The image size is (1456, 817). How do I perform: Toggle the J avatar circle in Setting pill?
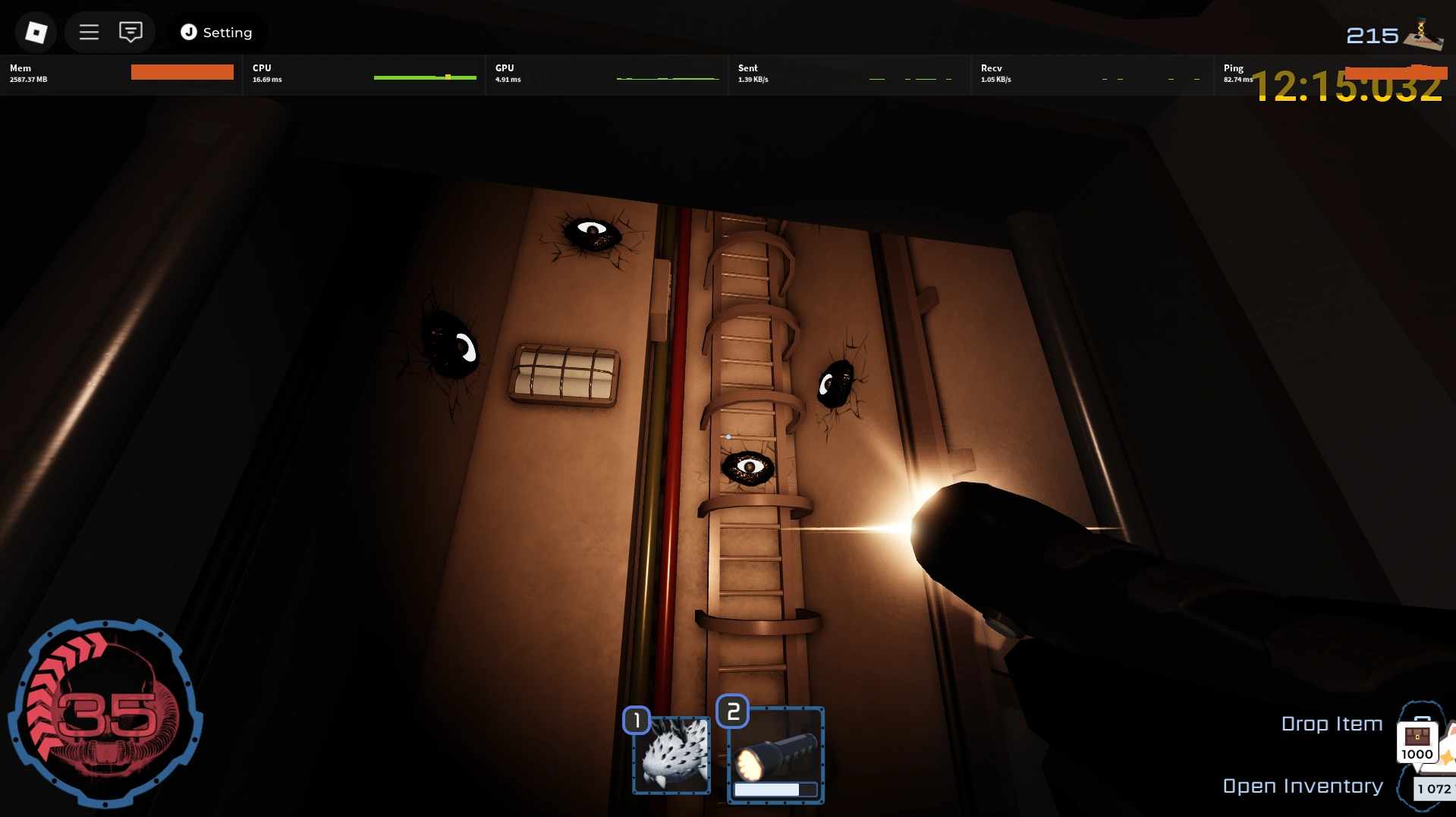(x=187, y=32)
